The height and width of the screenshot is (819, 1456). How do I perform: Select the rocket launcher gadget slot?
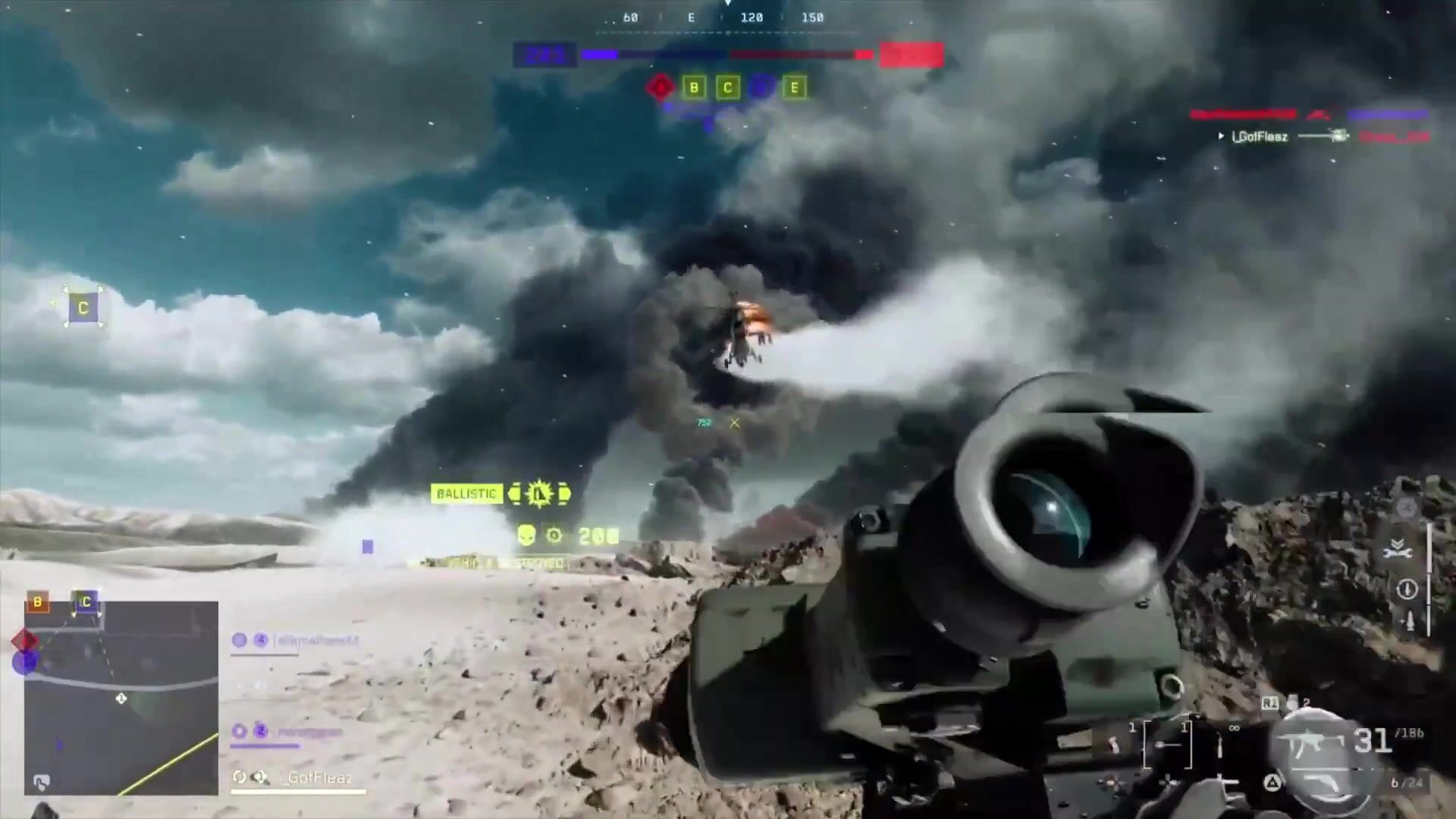1167,745
